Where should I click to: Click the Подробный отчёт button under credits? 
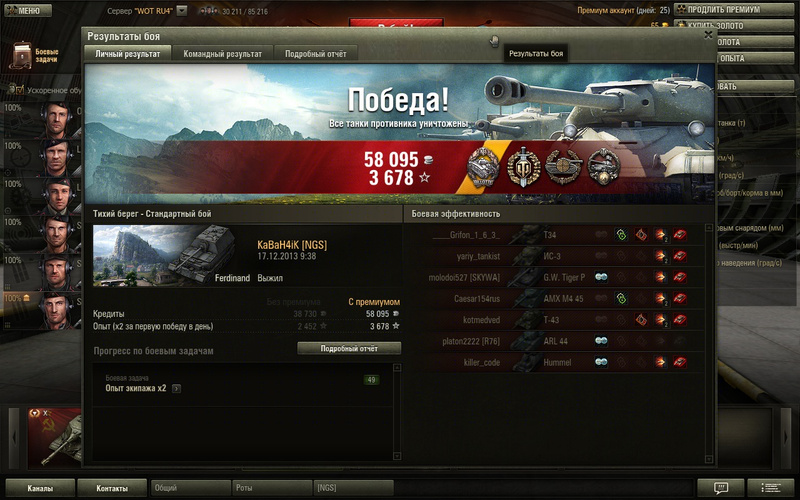pyautogui.click(x=349, y=348)
